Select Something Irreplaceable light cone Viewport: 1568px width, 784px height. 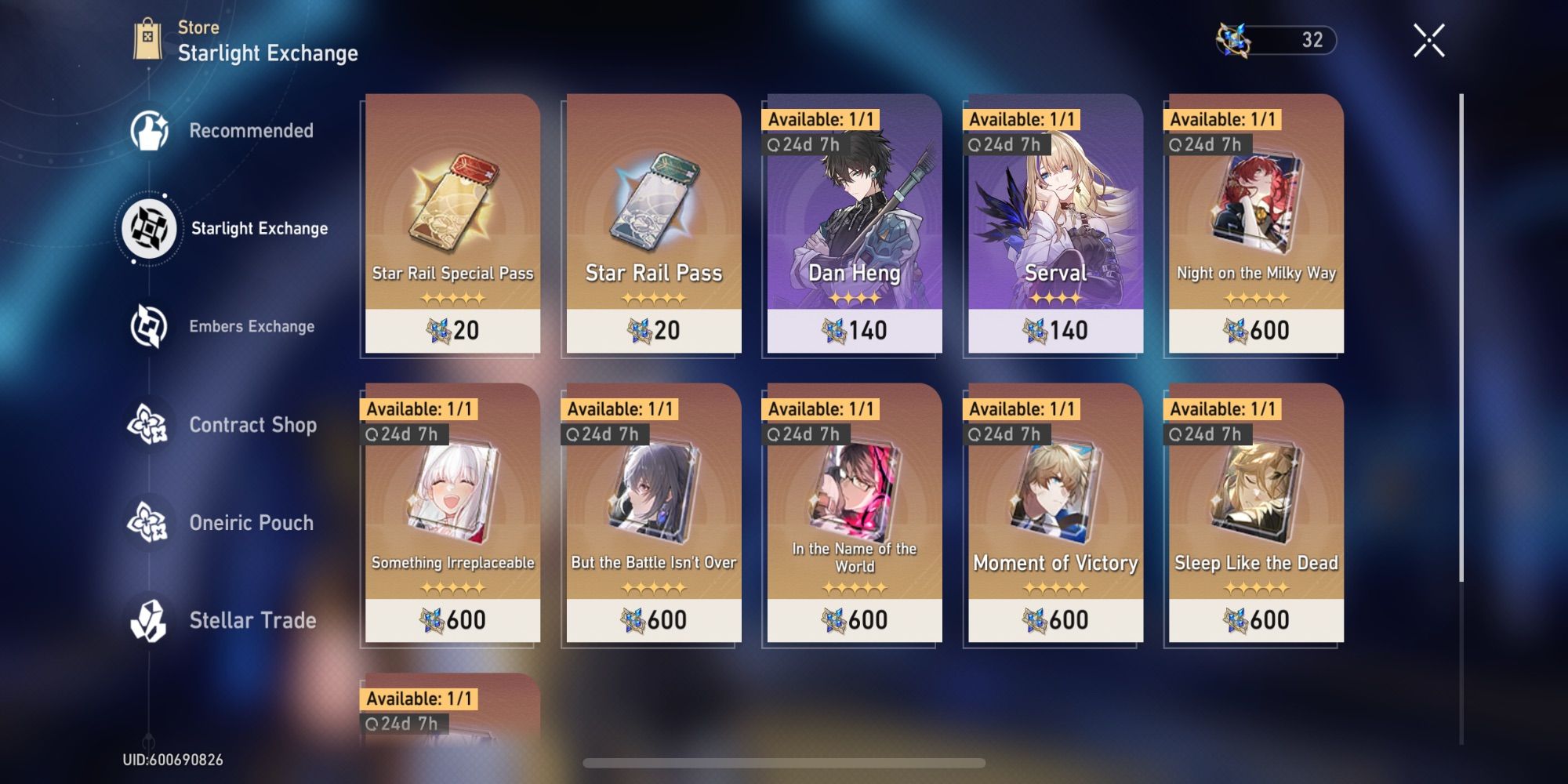tap(452, 517)
